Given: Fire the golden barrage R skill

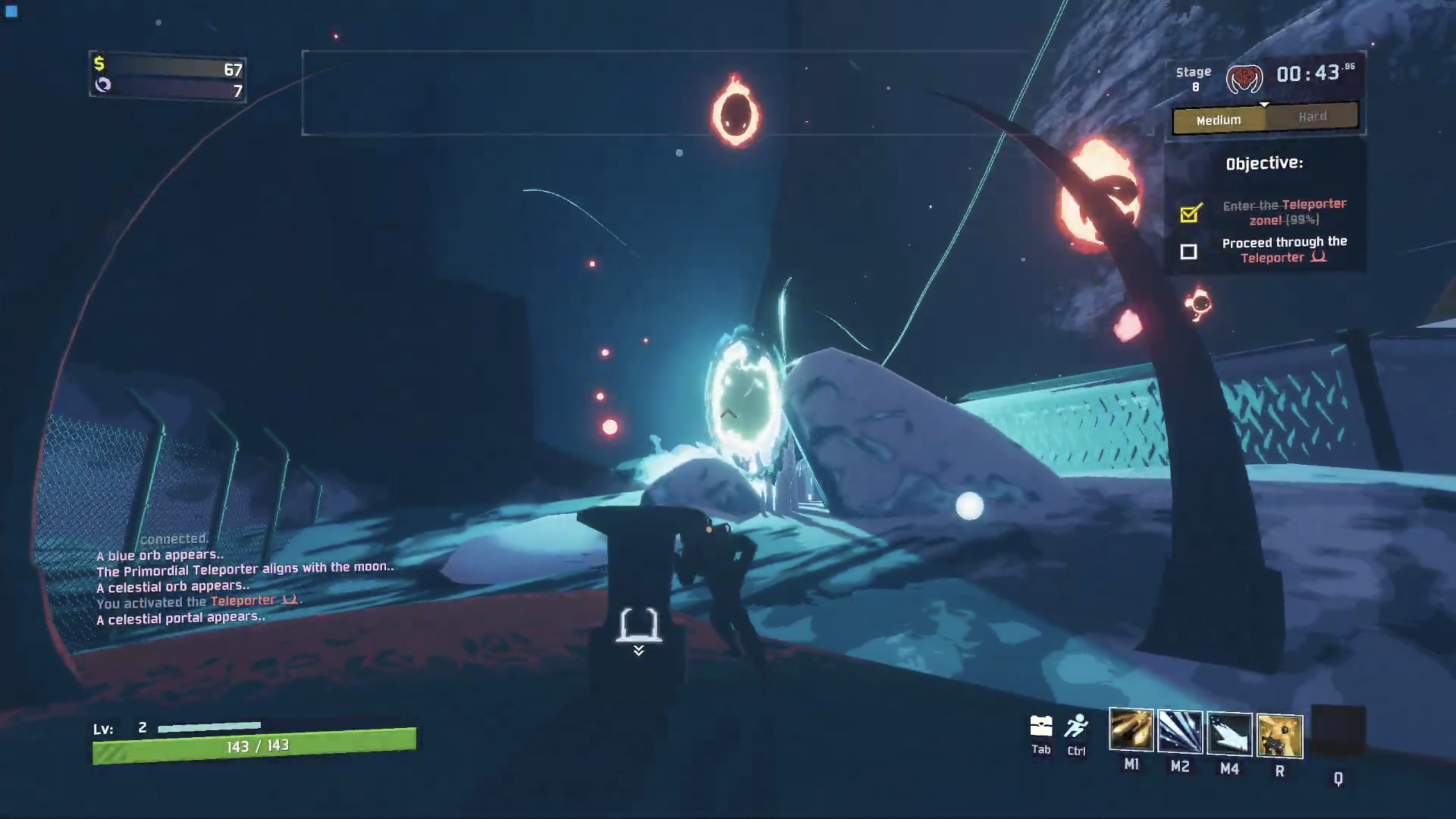Looking at the screenshot, I should tap(1280, 737).
